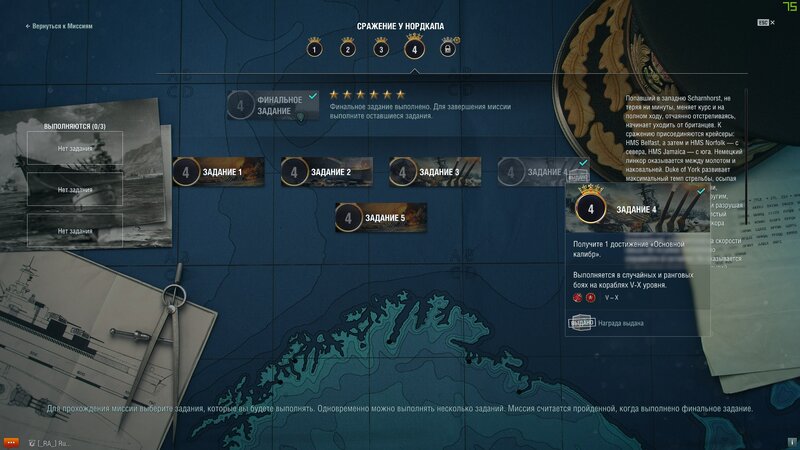Open the Финальное задание tile
This screenshot has width=800, height=450.
point(272,105)
